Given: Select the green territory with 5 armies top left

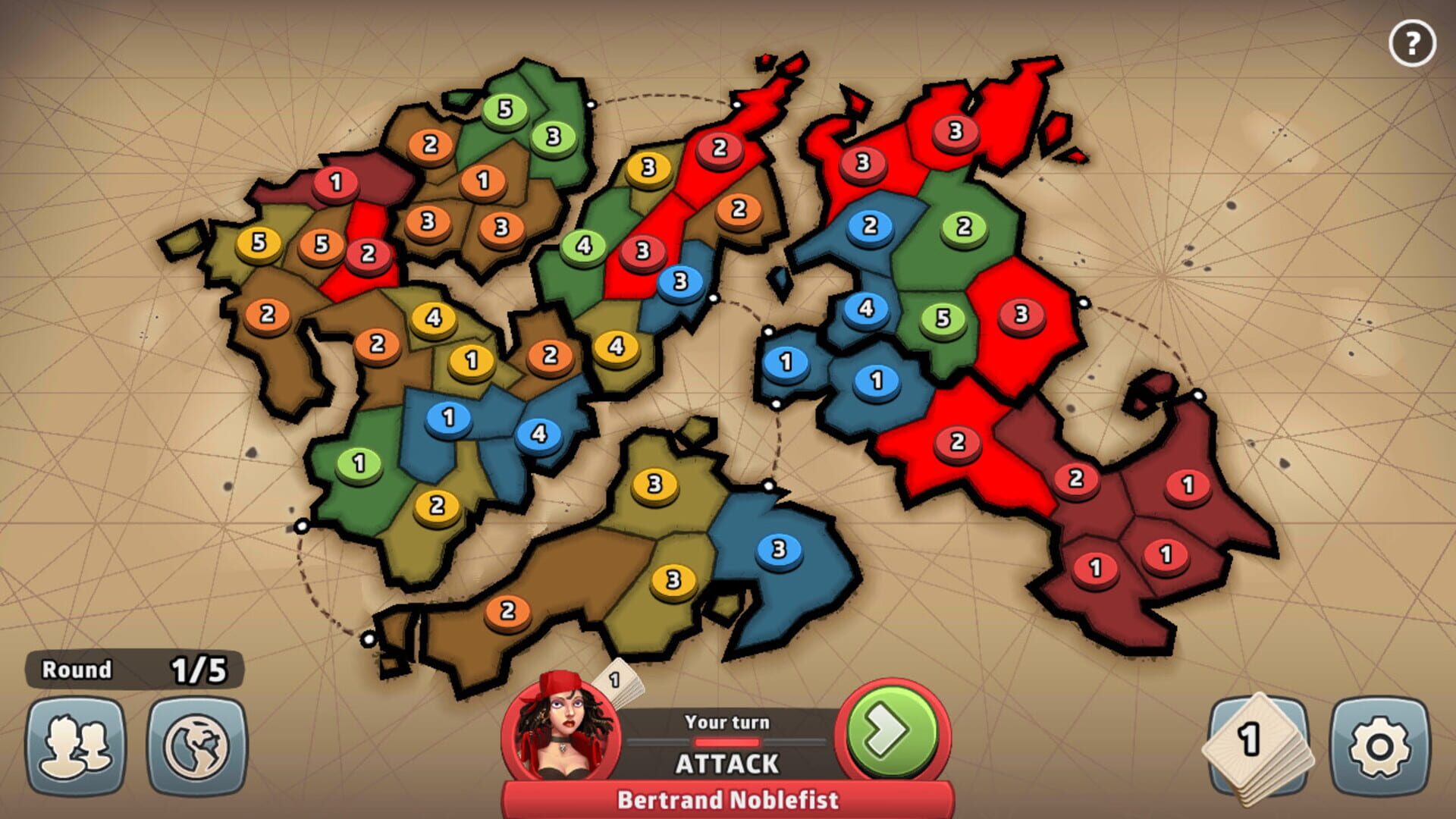Looking at the screenshot, I should [x=507, y=109].
